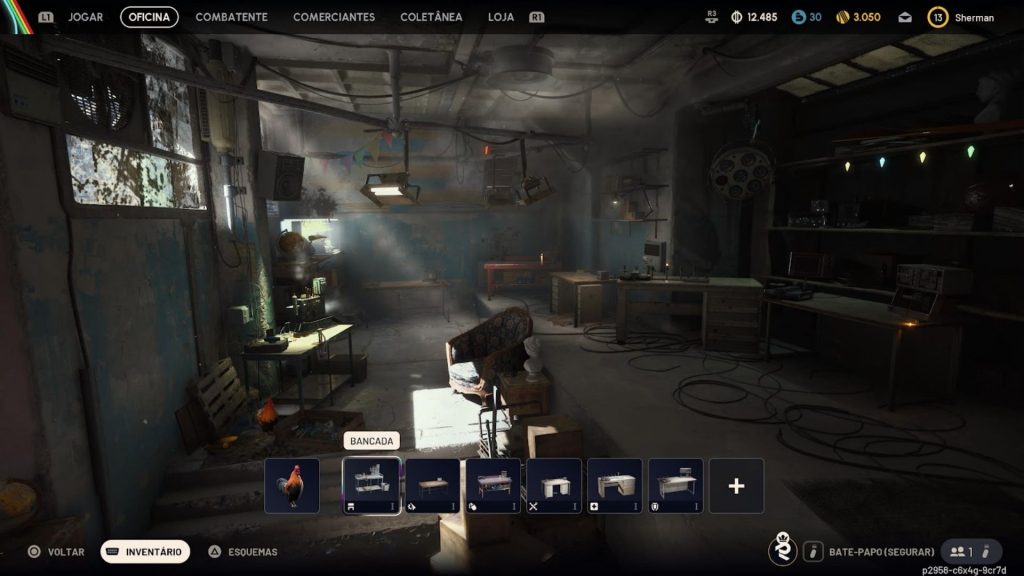1024x576 pixels.
Task: Choose the highlighted Bancada workbench slot
Action: [371, 486]
